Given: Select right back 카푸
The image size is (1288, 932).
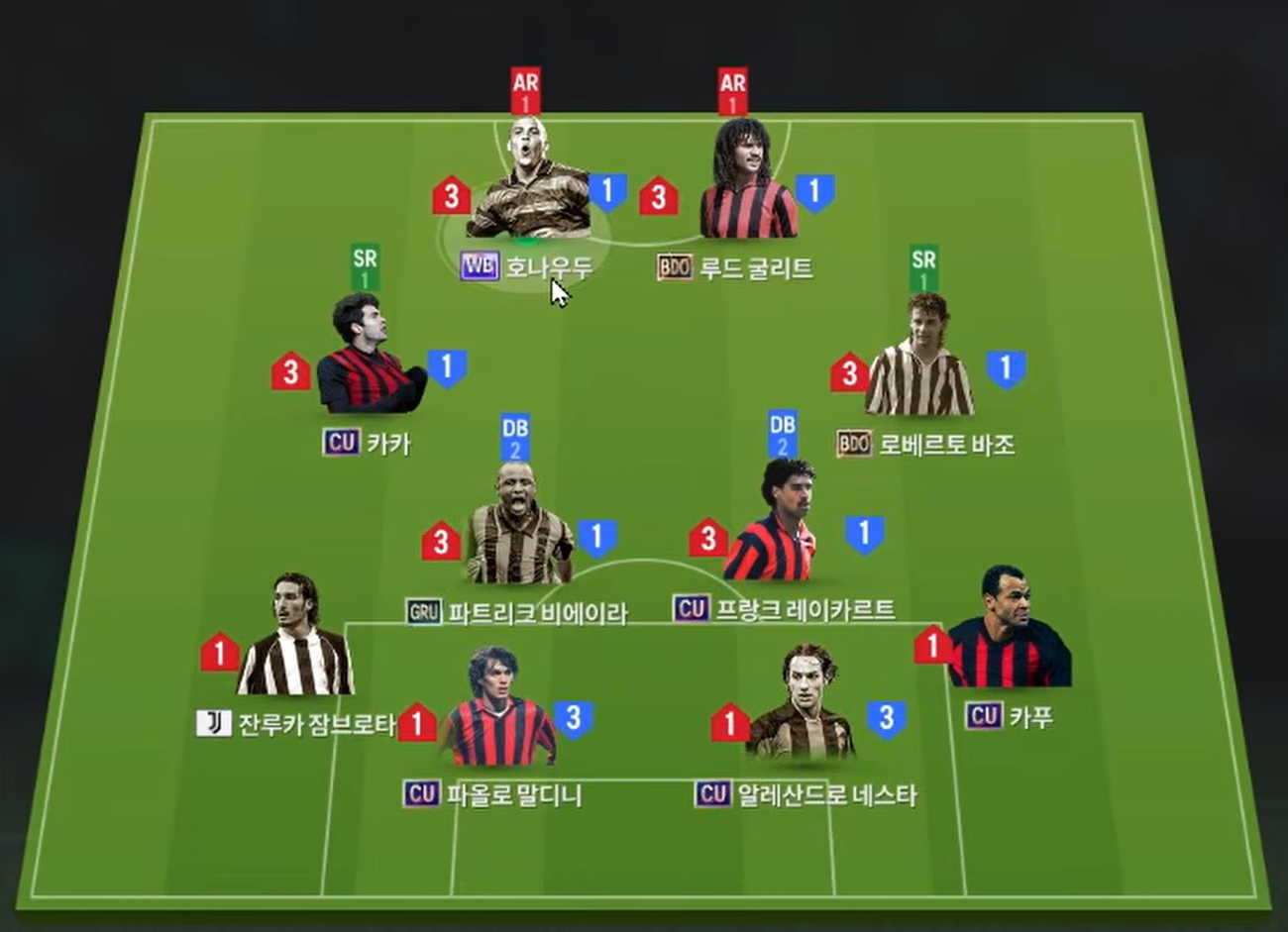Looking at the screenshot, I should 1008,634.
